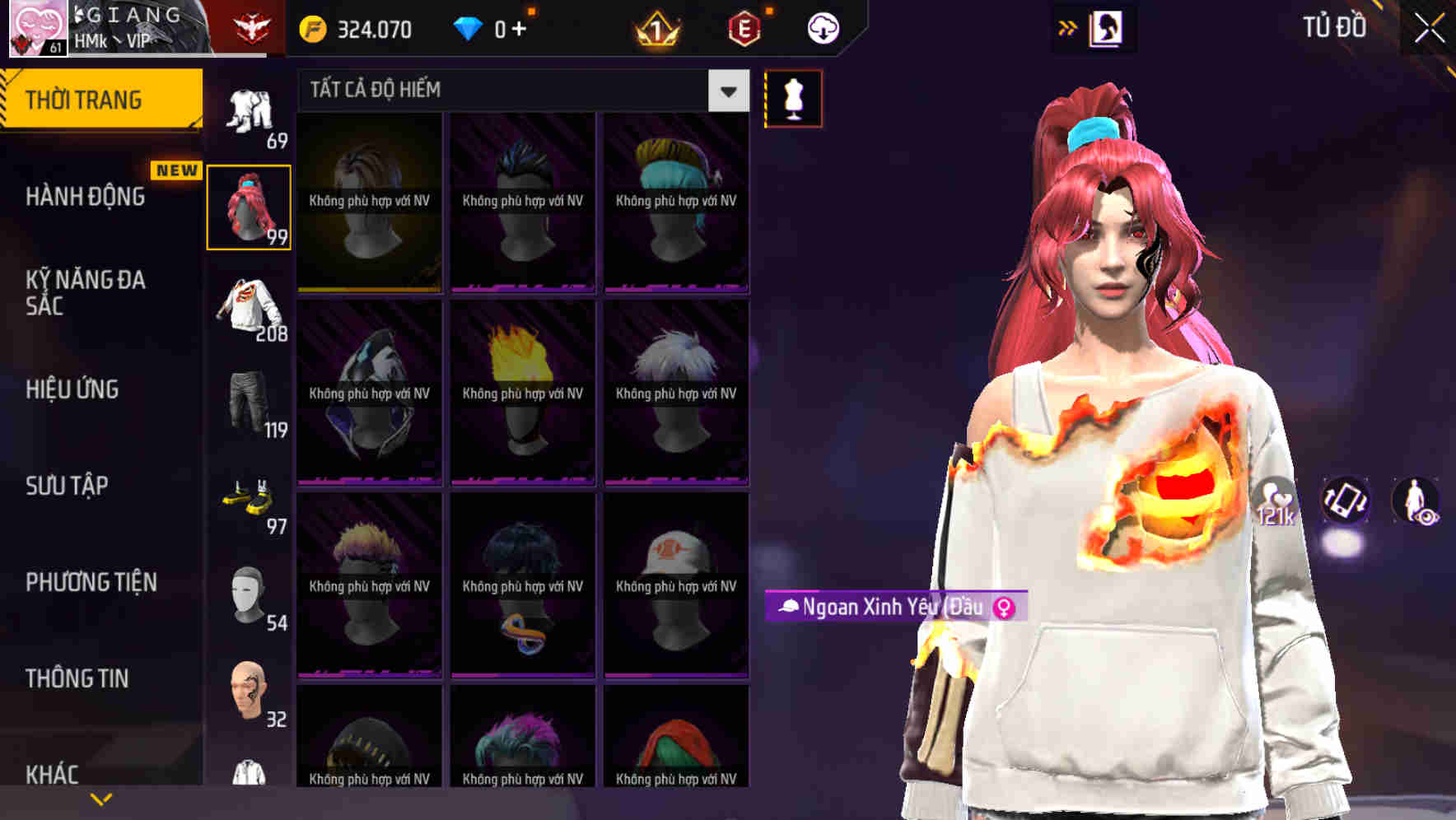
Task: Click the EP badge next to the rank
Action: click(743, 28)
